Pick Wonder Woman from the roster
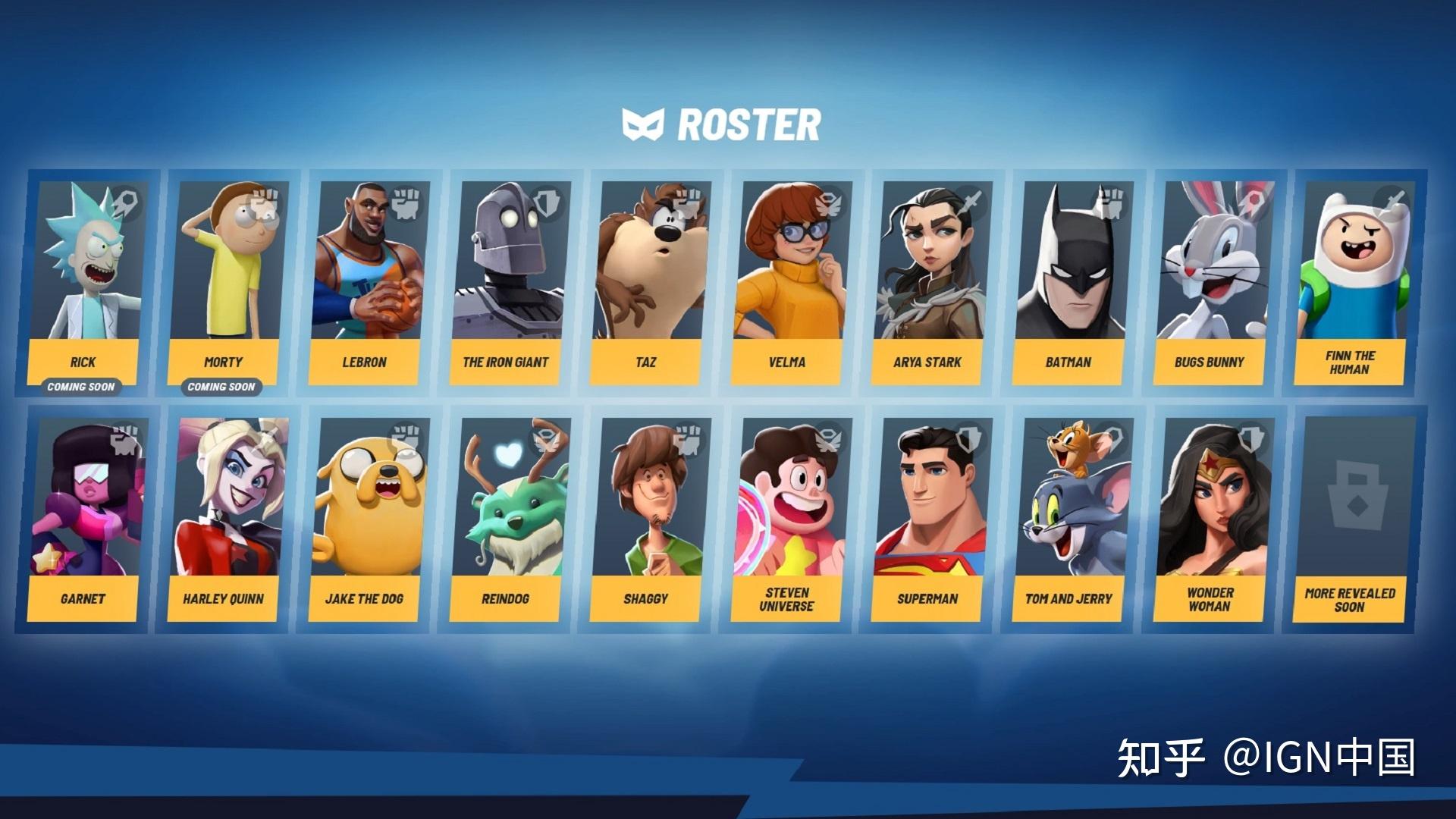Viewport: 1456px width, 819px height. pyautogui.click(x=1210, y=519)
